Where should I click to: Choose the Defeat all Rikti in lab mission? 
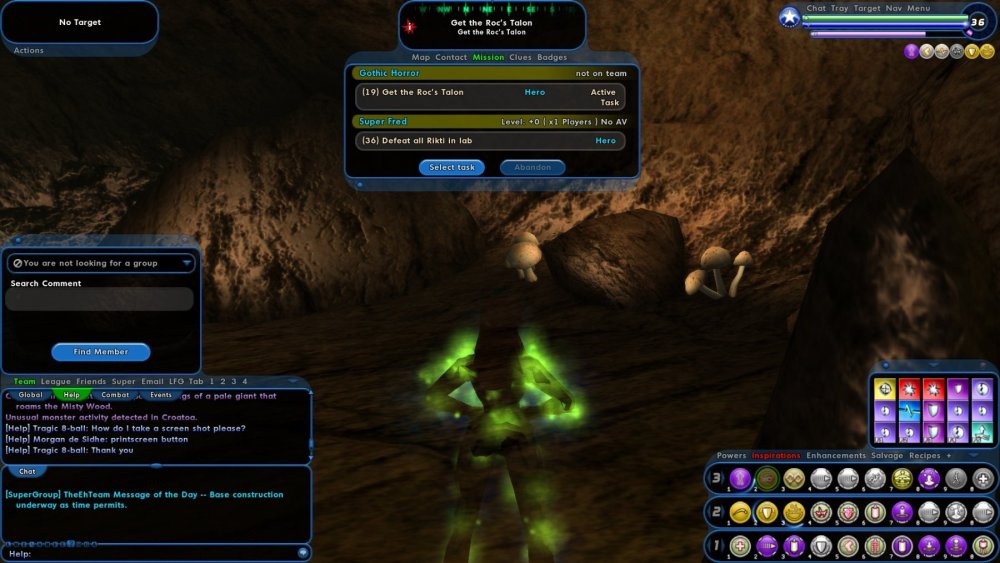click(x=490, y=141)
